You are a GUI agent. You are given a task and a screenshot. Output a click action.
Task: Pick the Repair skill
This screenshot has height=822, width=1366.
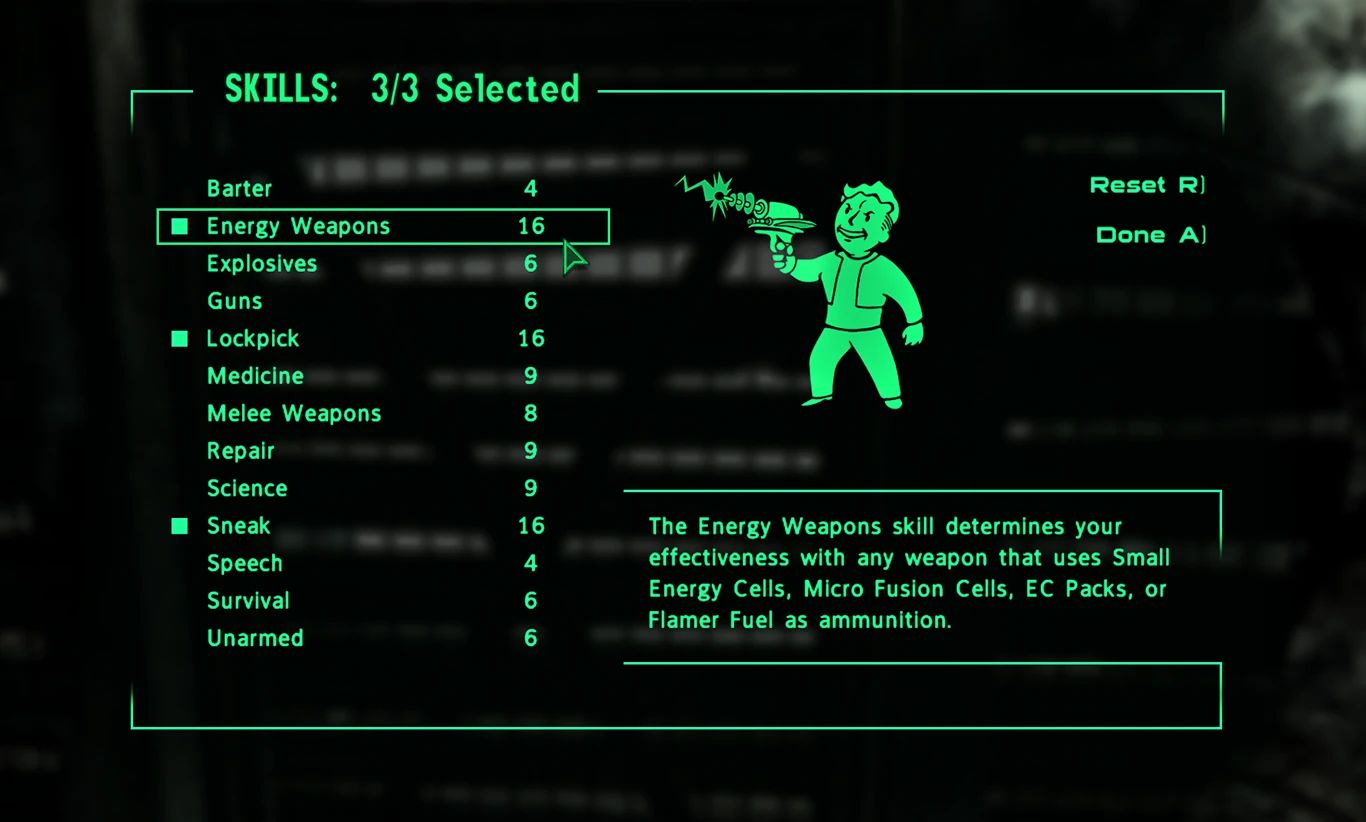point(240,451)
